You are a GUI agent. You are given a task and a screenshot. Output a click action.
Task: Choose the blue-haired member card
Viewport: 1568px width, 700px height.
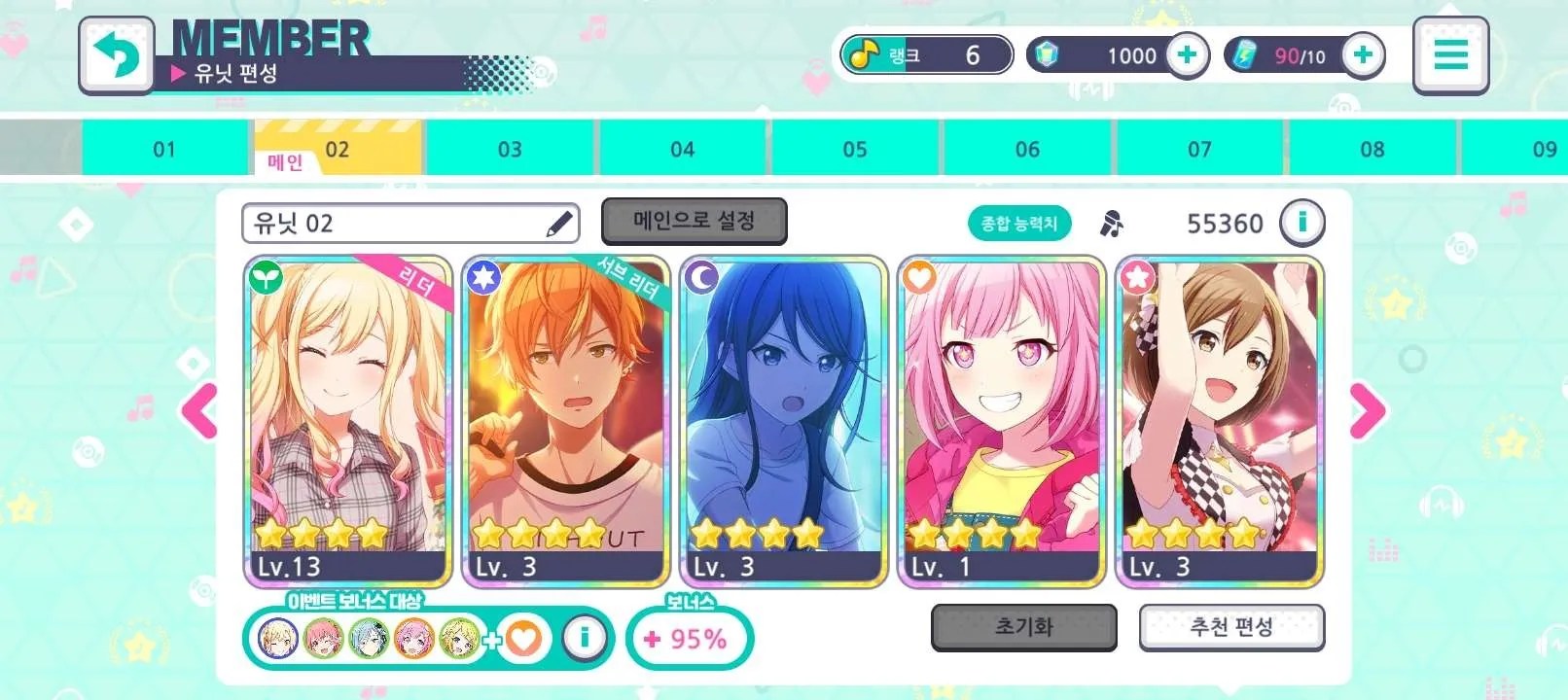click(x=784, y=421)
